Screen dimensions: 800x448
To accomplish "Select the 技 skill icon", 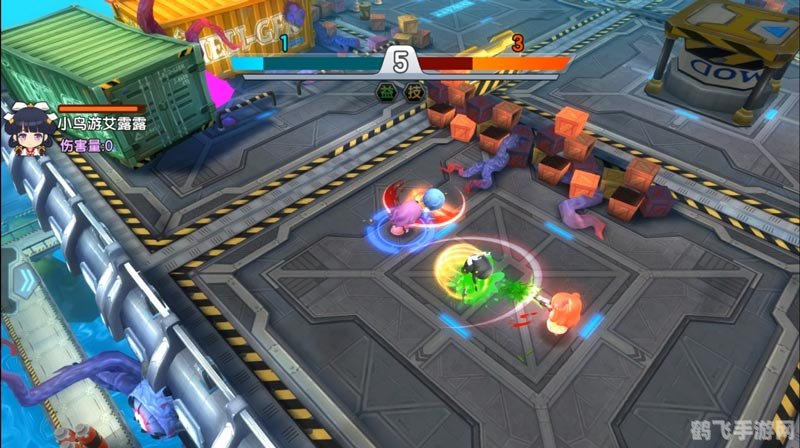I will (x=413, y=92).
